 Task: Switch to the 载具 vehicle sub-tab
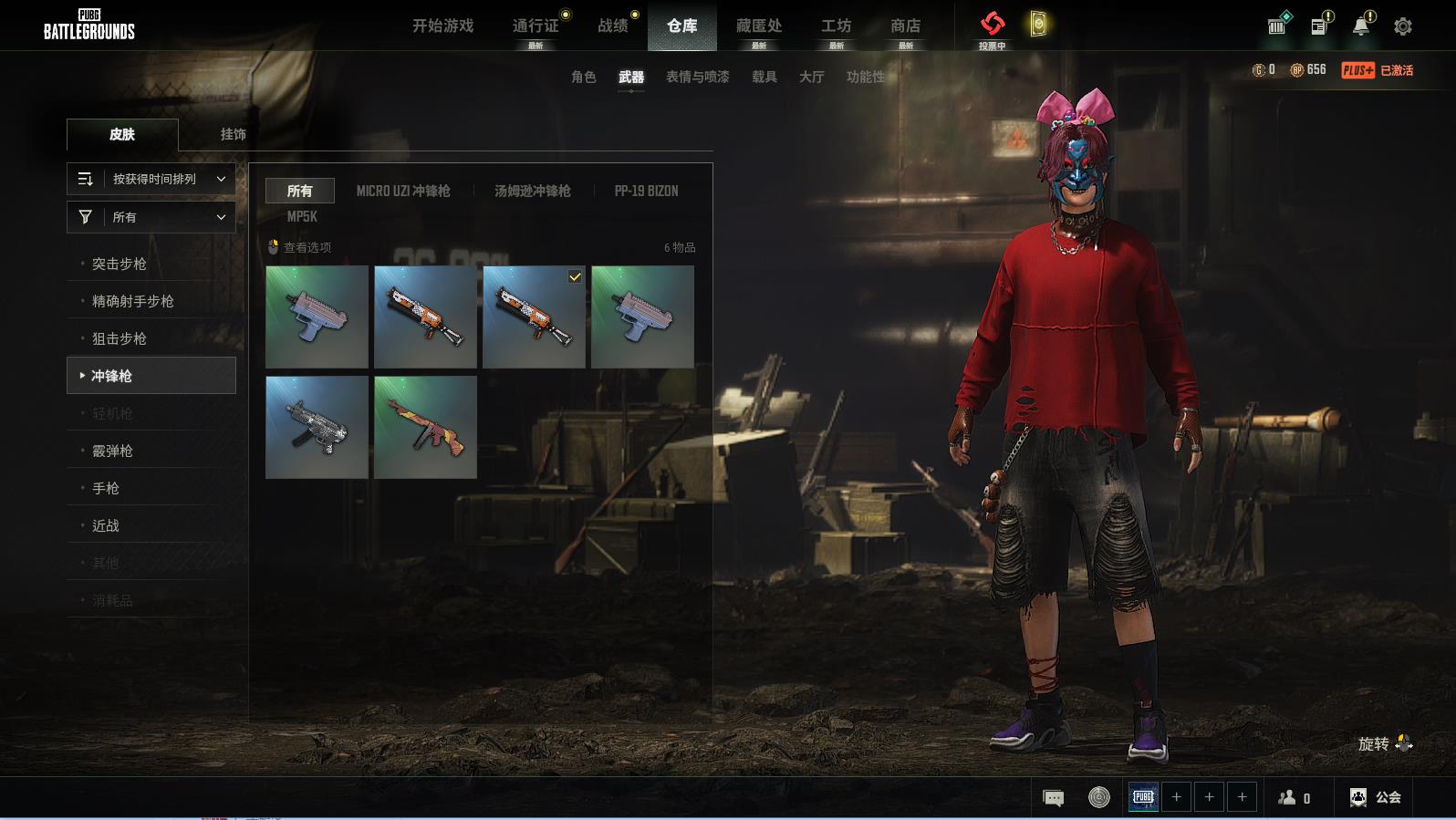(764, 77)
